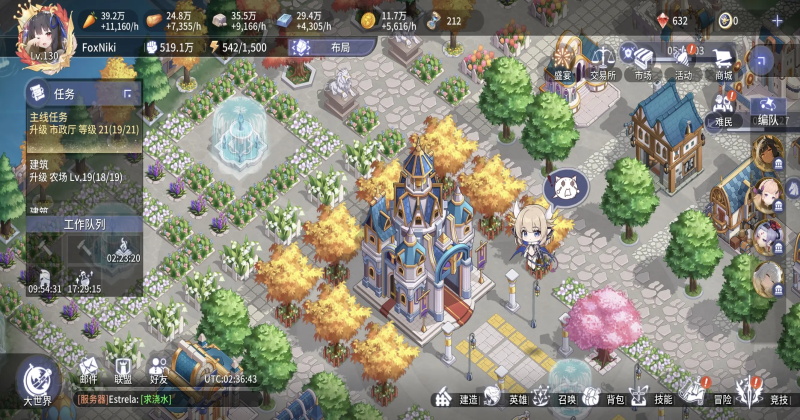This screenshot has height=420, width=800.
Task: Open the 建造 (Build) menu
Action: (x=453, y=398)
